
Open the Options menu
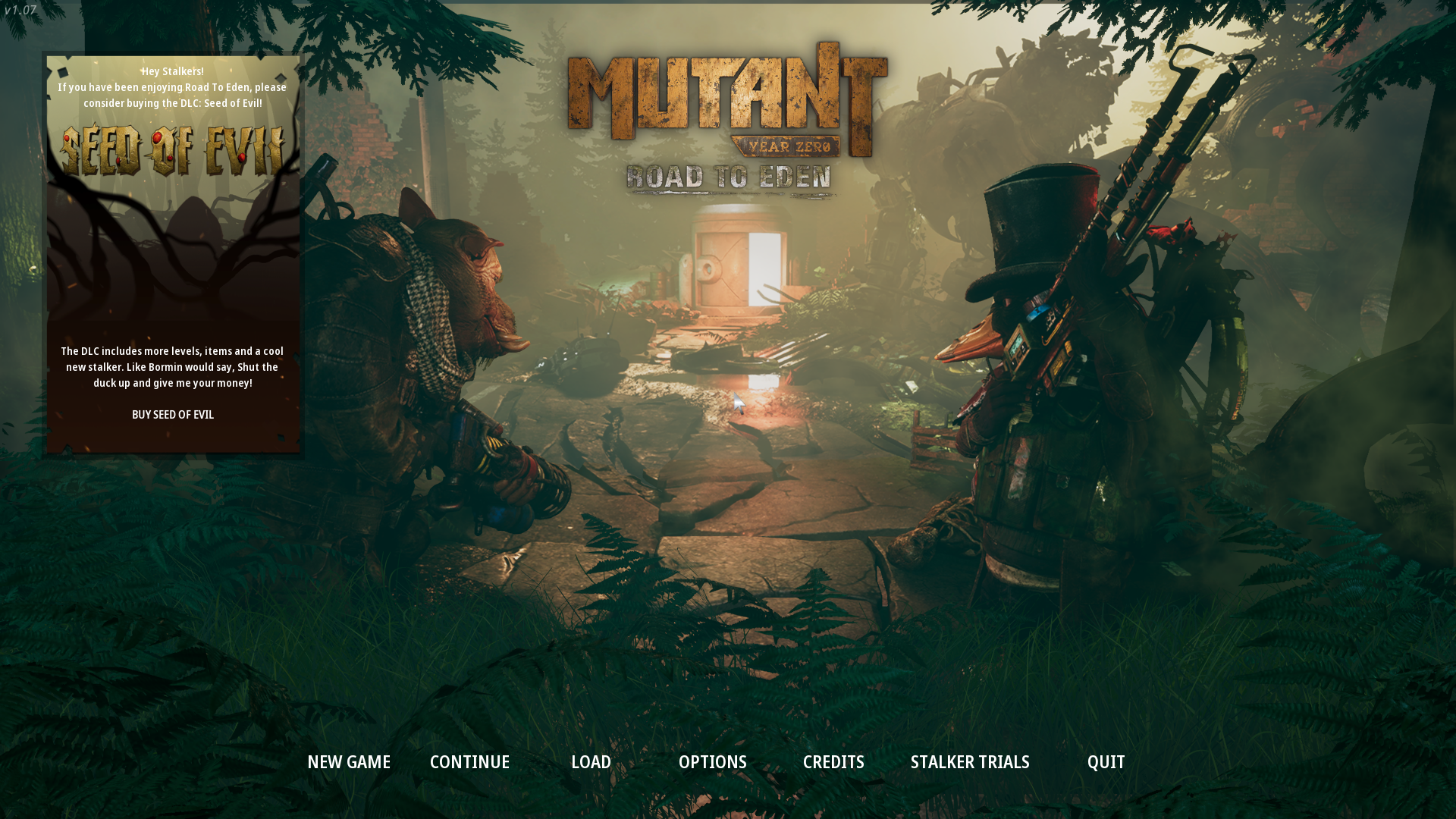(x=712, y=762)
